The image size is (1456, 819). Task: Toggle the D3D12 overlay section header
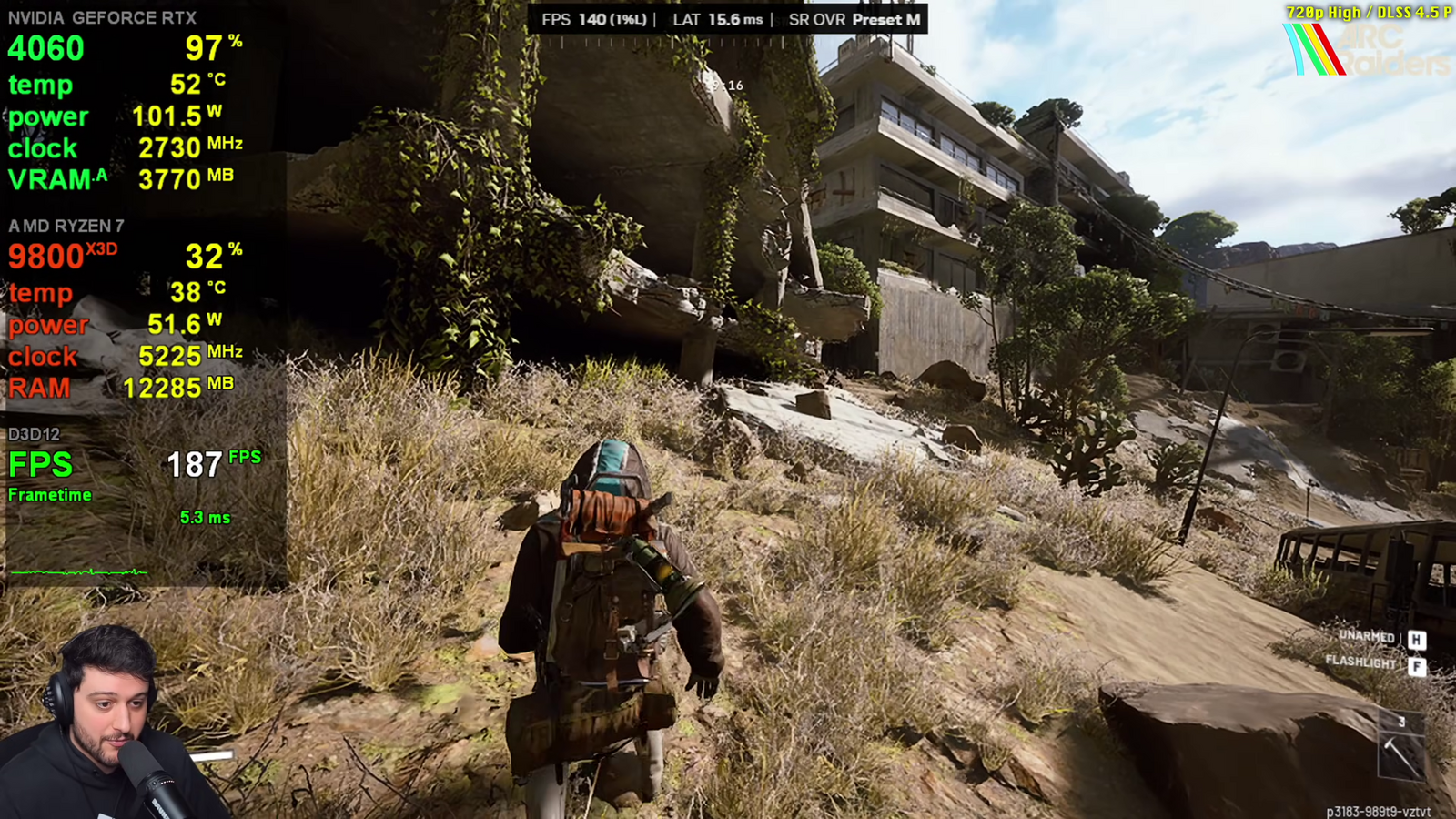pyautogui.click(x=35, y=435)
